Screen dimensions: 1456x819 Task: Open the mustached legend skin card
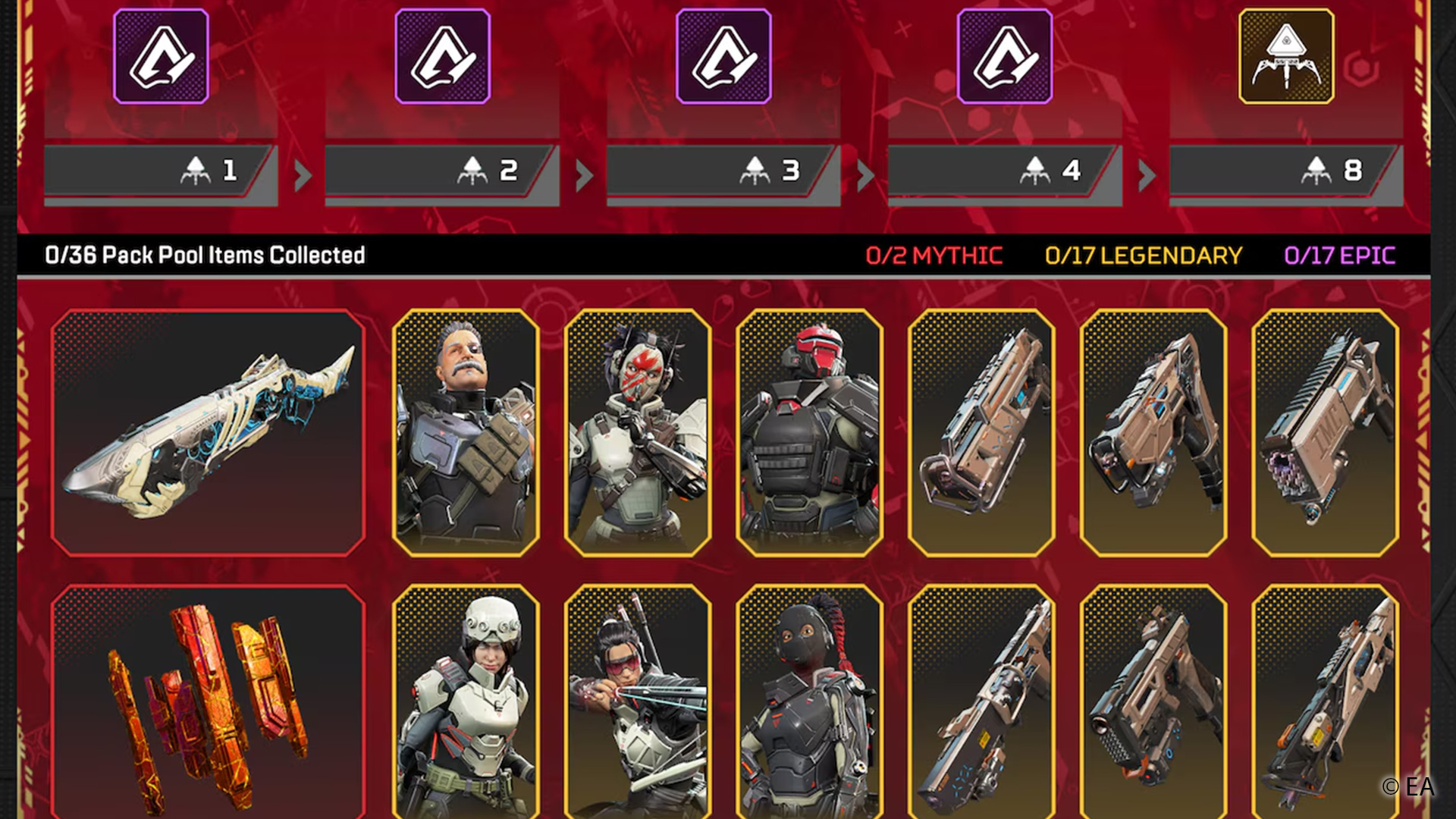(466, 432)
